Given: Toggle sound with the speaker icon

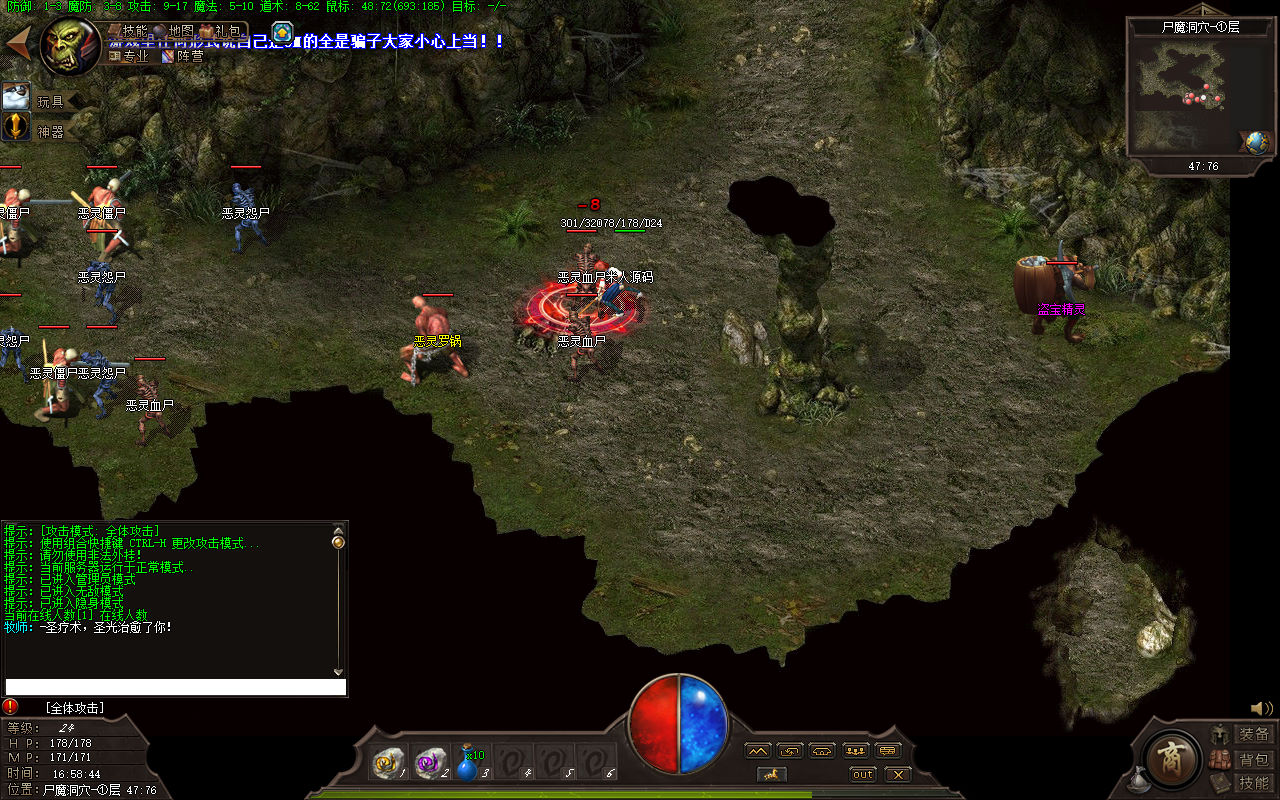Looking at the screenshot, I should pyautogui.click(x=1261, y=709).
